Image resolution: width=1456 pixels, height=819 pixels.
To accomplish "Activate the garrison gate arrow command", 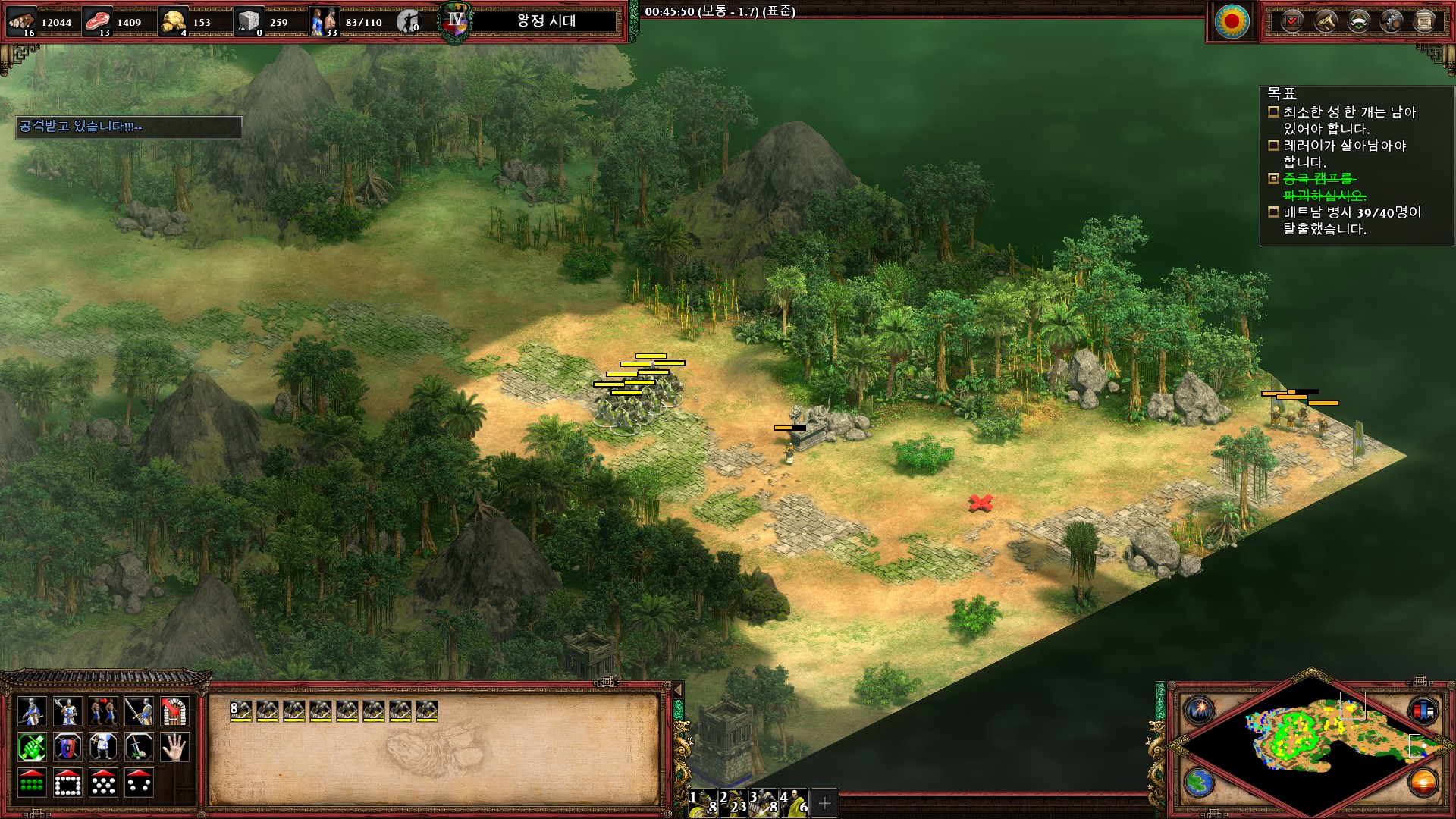I will click(174, 712).
